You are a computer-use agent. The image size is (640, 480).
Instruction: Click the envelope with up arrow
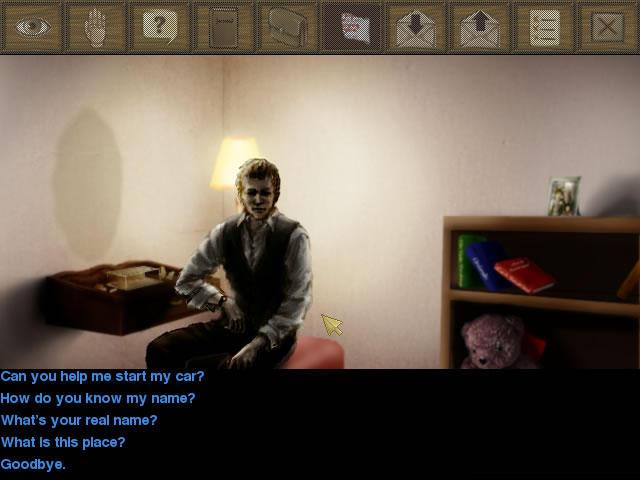pos(480,27)
